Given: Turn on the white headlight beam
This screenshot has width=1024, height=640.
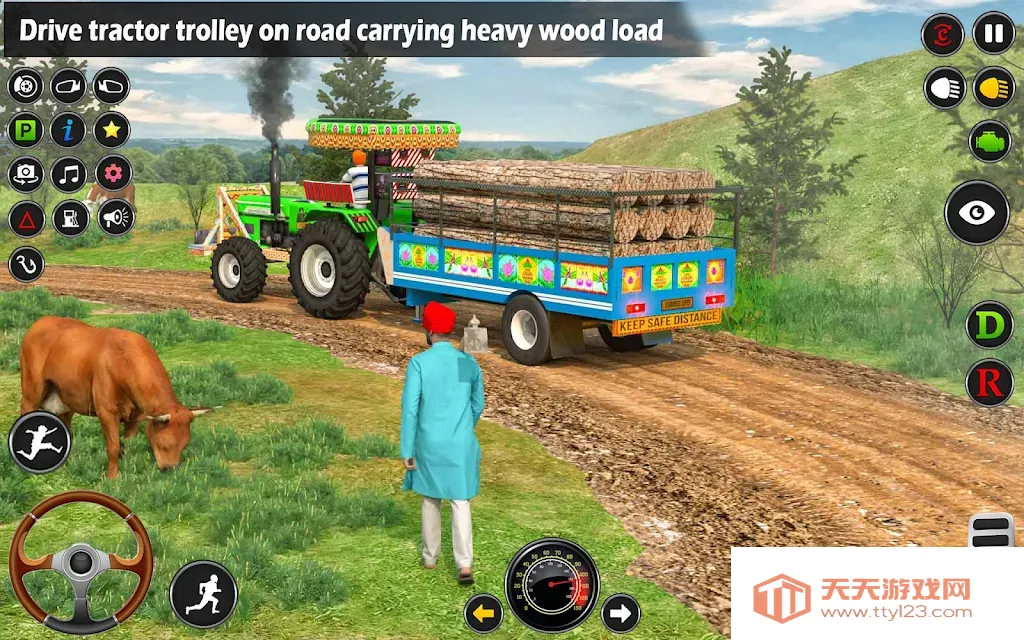Looking at the screenshot, I should coord(943,88).
